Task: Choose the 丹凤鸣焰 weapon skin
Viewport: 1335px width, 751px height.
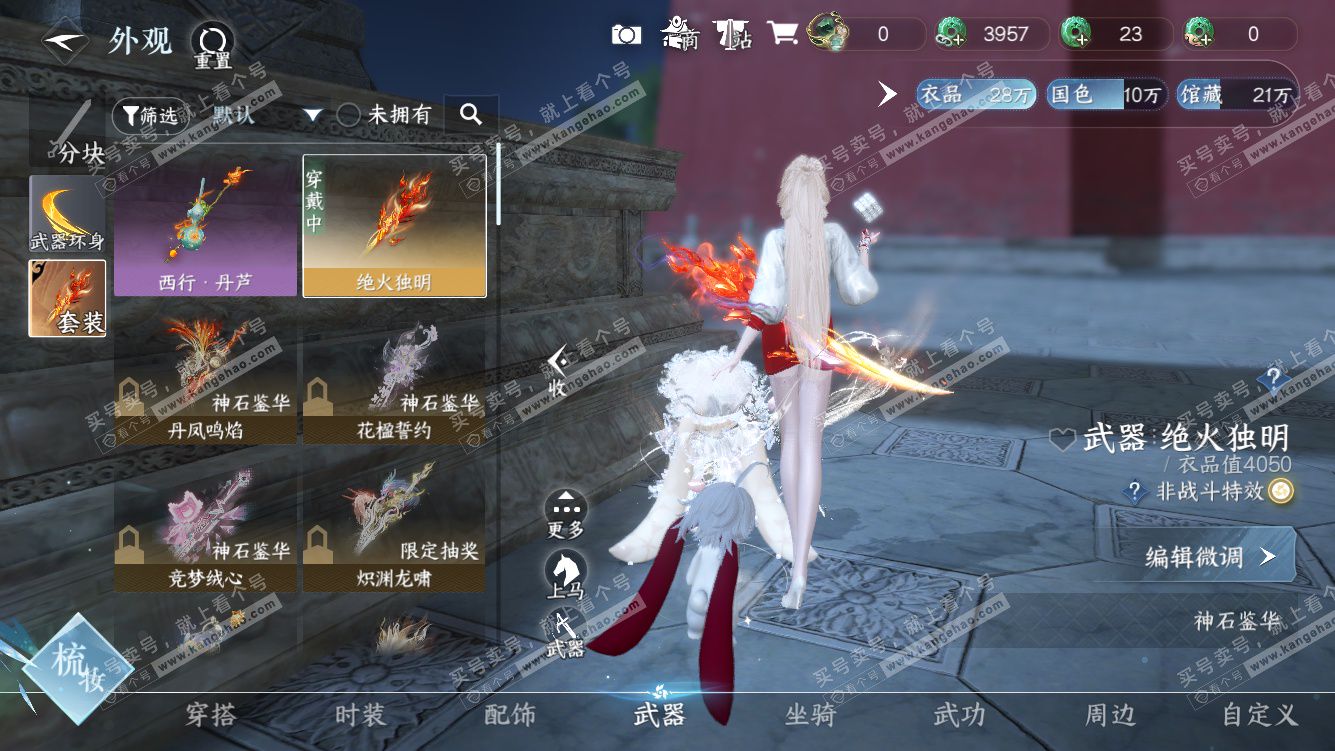Action: pos(205,380)
